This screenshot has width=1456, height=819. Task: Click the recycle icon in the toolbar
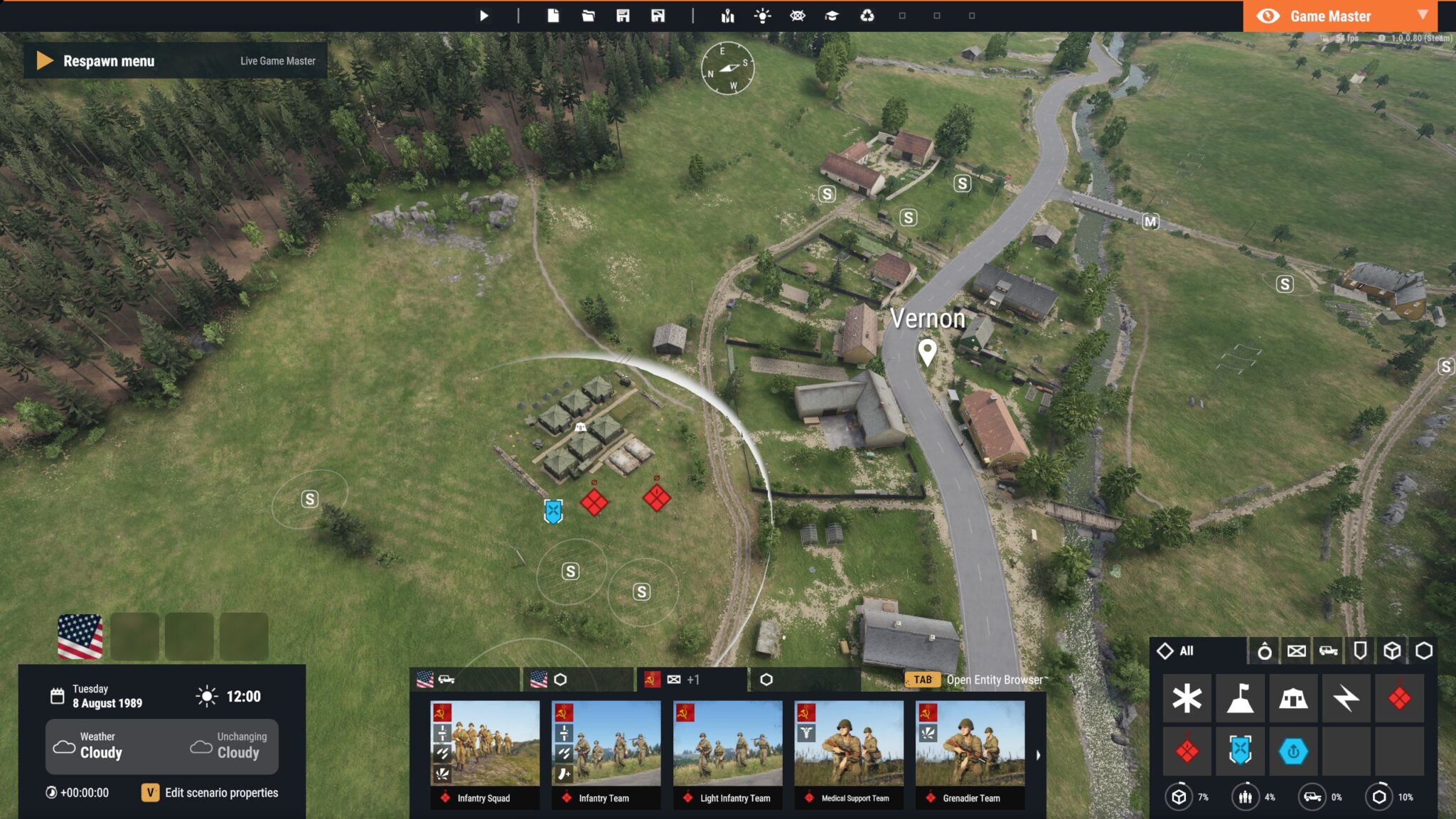coord(867,16)
